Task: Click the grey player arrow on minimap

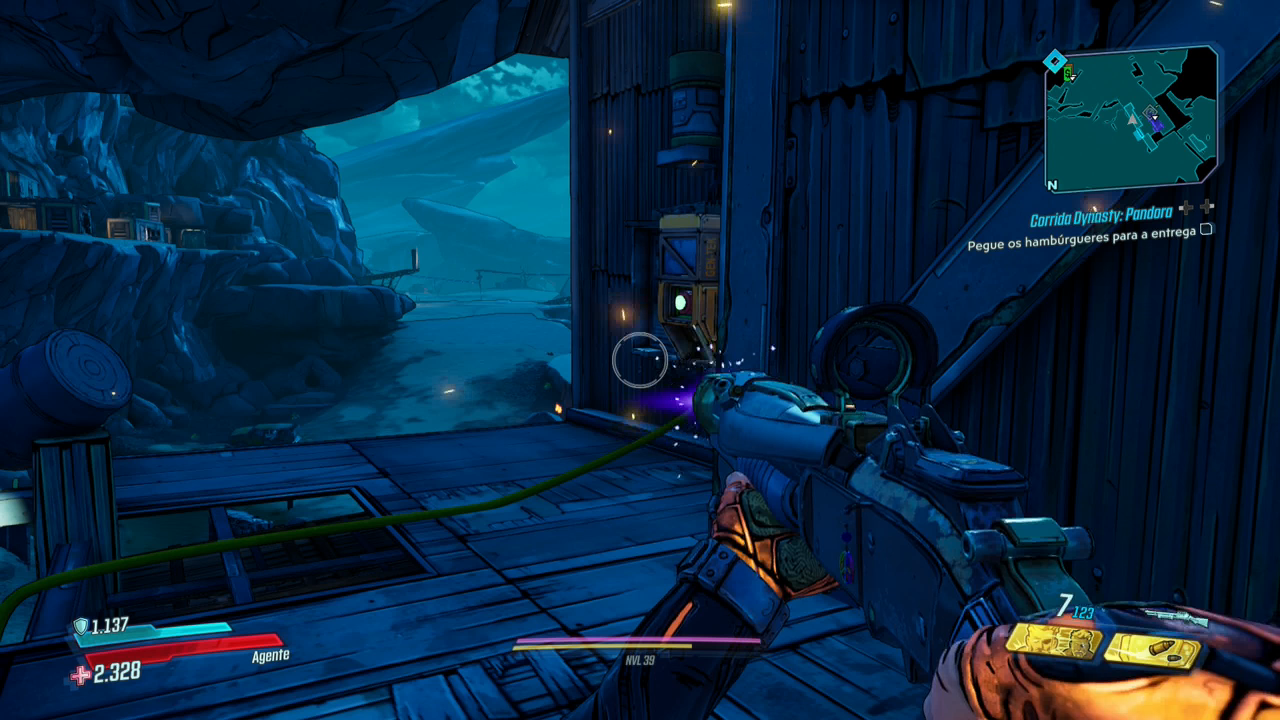Action: pyautogui.click(x=1133, y=118)
